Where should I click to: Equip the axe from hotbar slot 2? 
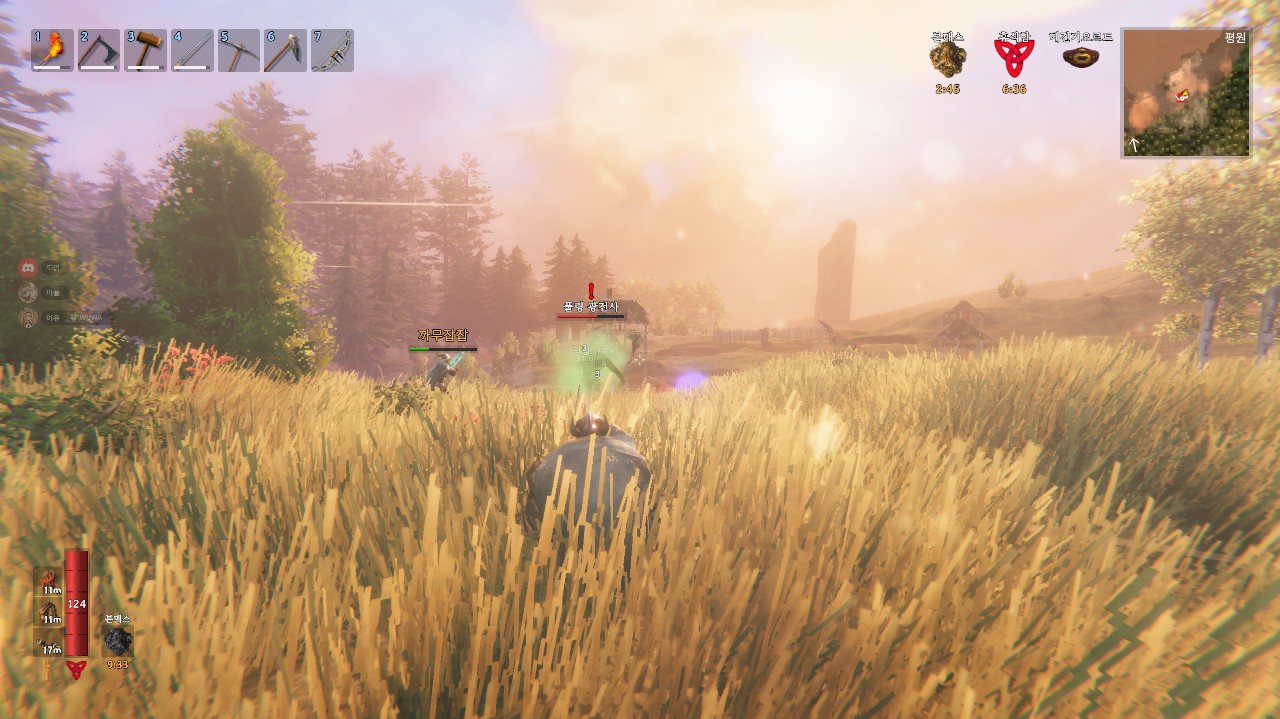(x=98, y=50)
